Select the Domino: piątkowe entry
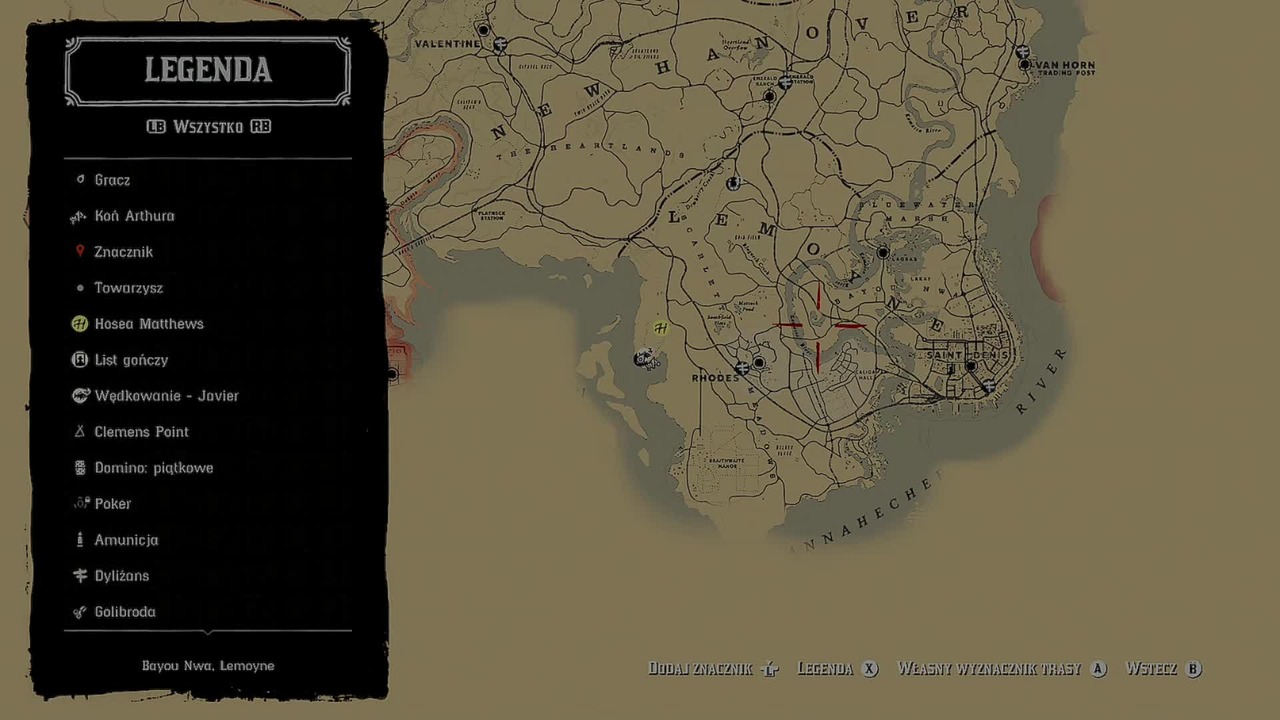1280x720 pixels. tap(153, 468)
